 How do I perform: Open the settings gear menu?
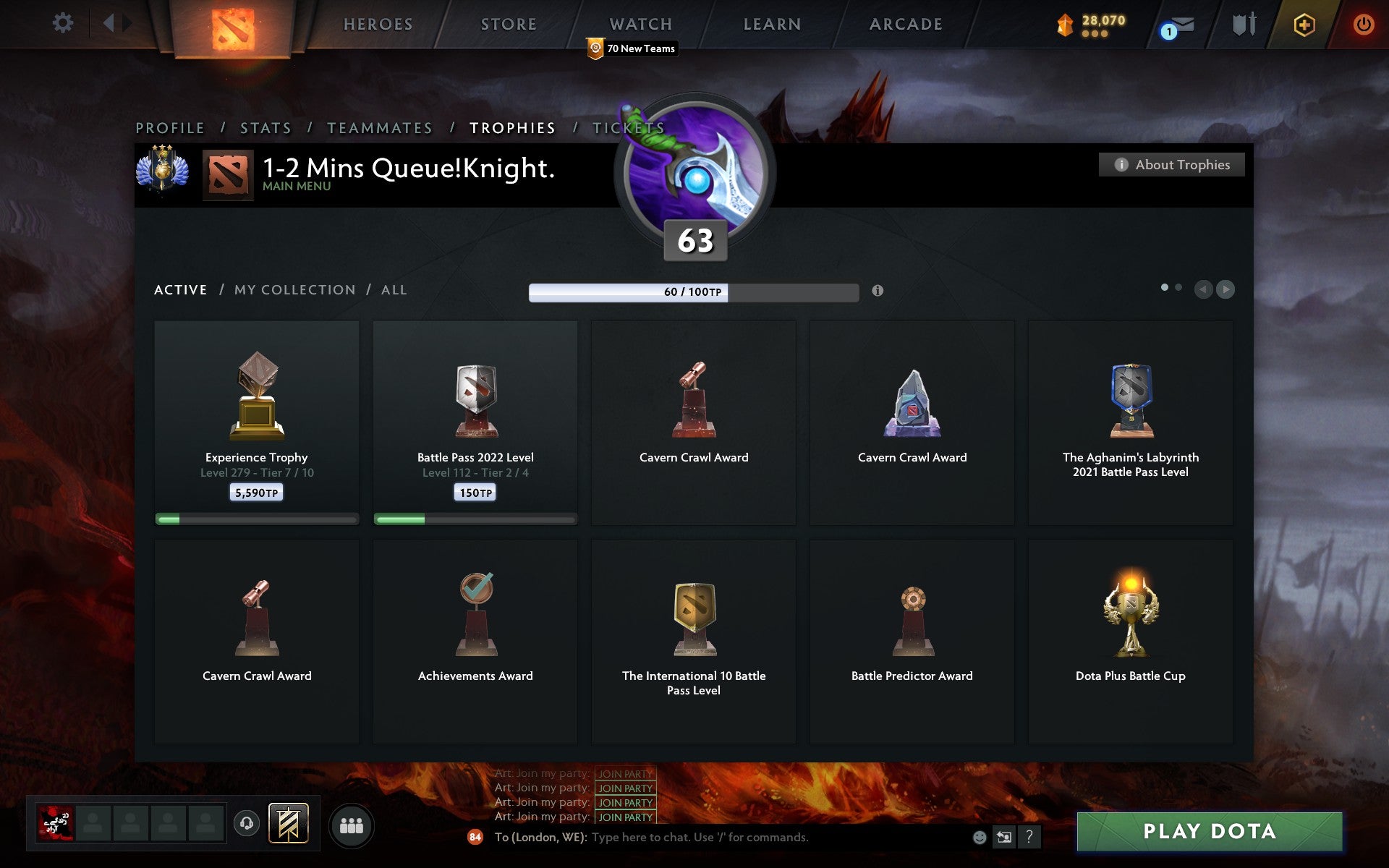63,23
